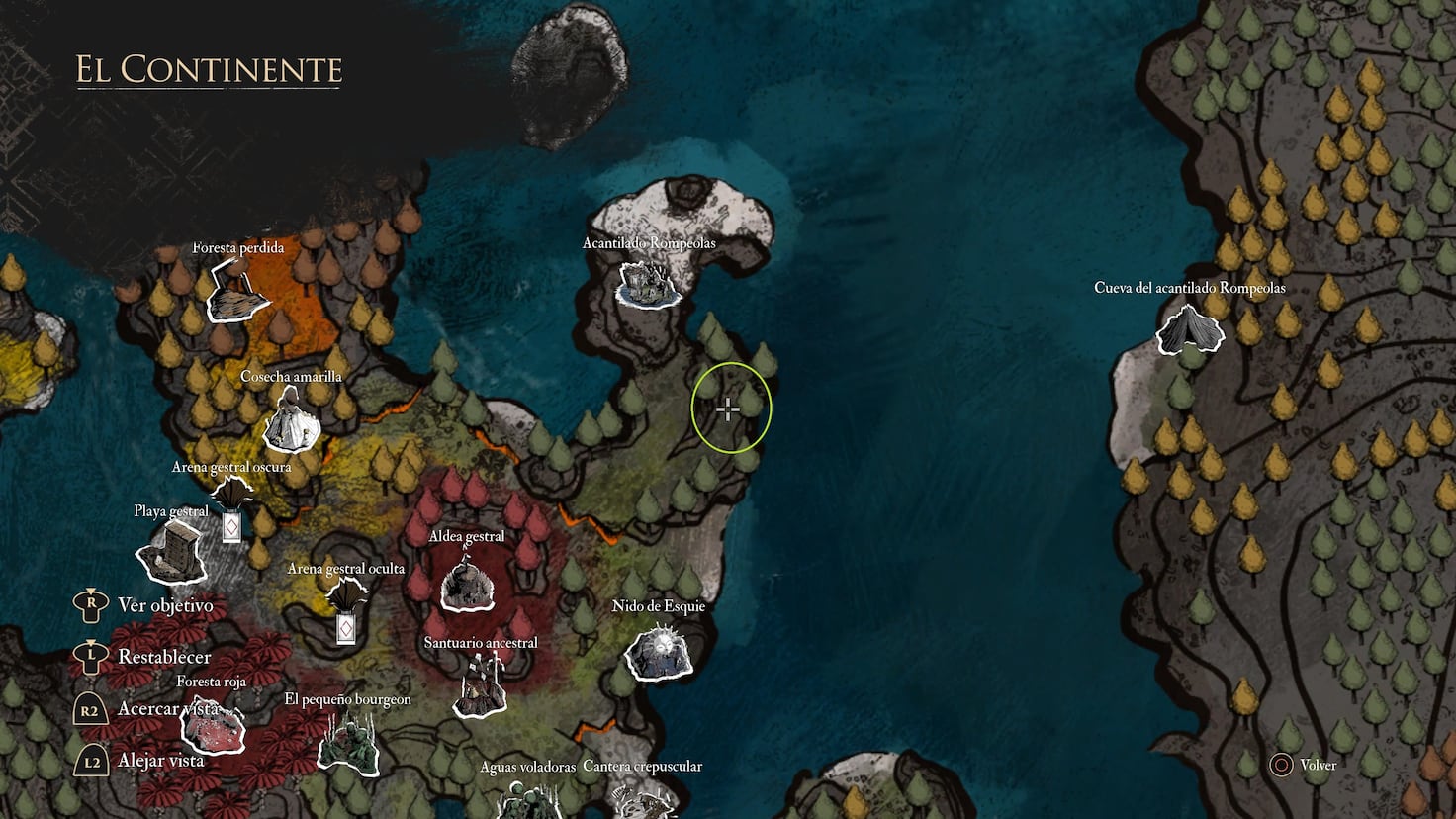
Task: Select the Acantilado Rompeolas cliff marker
Action: pos(648,285)
